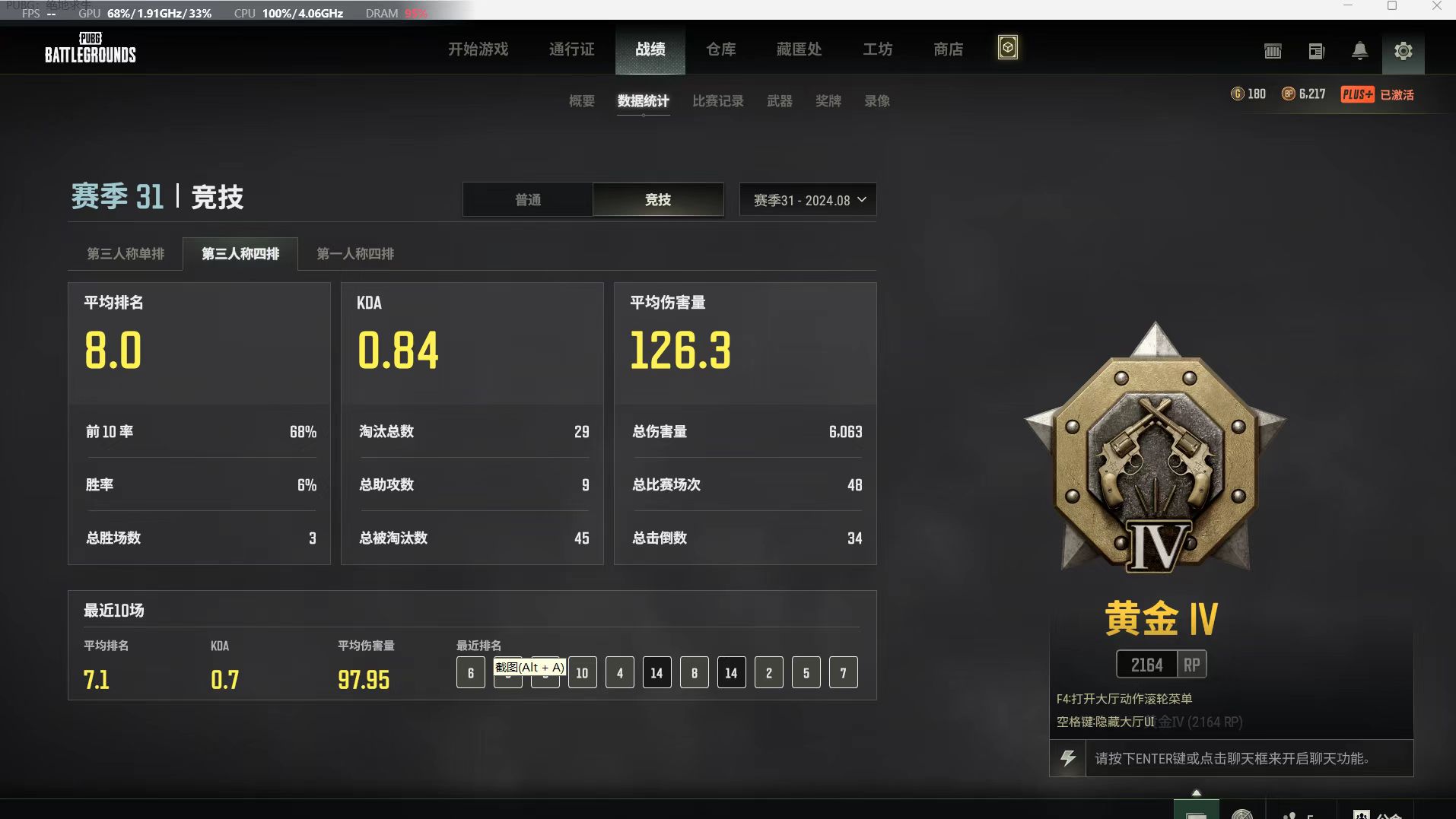The width and height of the screenshot is (1456, 819).
Task: Open the 藏匿处 menu
Action: pos(799,49)
